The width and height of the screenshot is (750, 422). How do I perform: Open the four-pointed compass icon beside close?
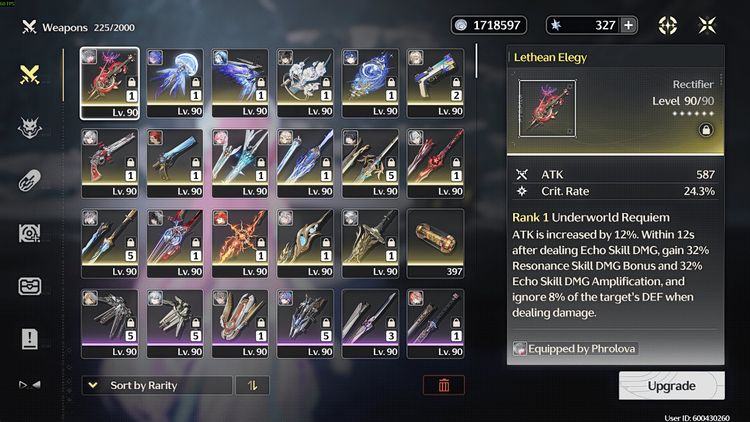[667, 26]
